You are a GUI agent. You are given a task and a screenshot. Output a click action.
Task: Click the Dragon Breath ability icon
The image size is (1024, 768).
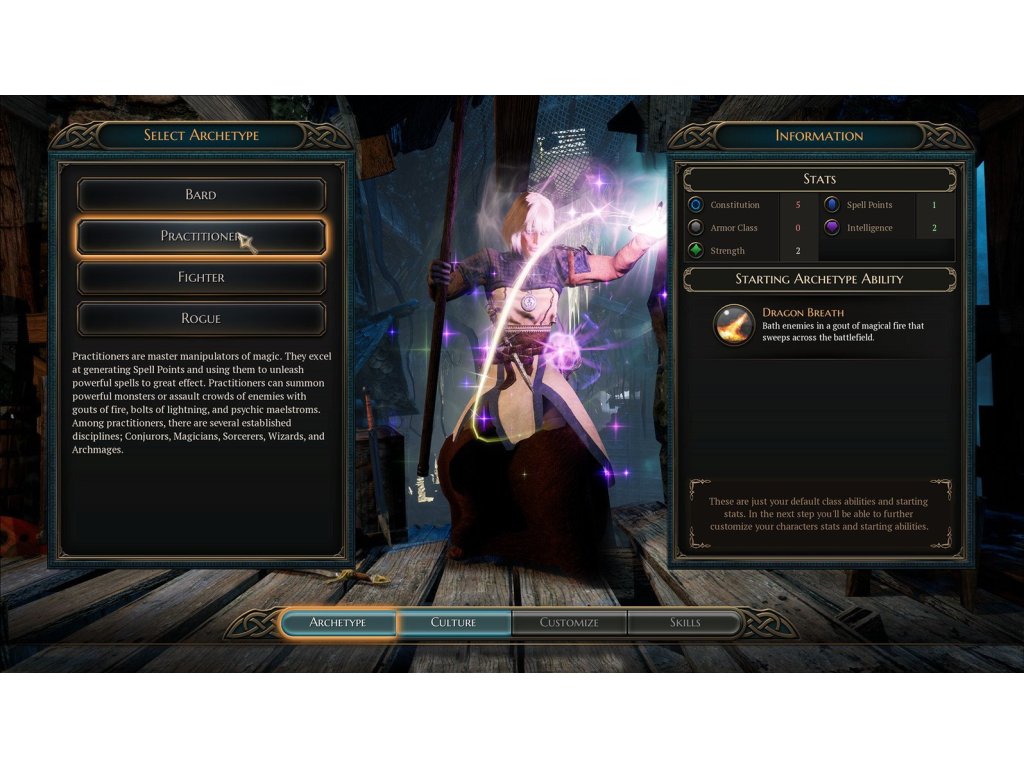tap(734, 325)
